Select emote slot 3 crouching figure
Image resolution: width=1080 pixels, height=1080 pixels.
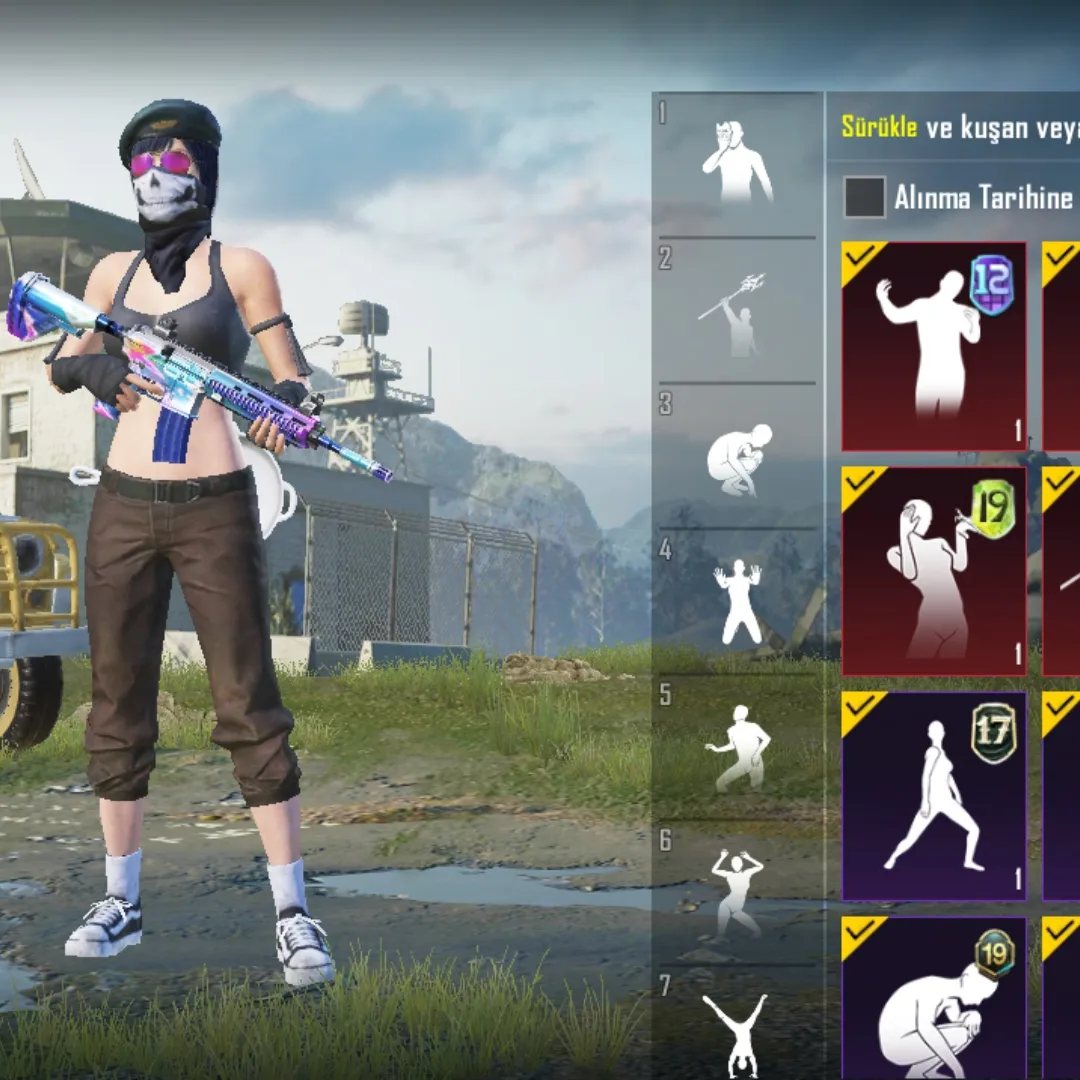tap(738, 458)
